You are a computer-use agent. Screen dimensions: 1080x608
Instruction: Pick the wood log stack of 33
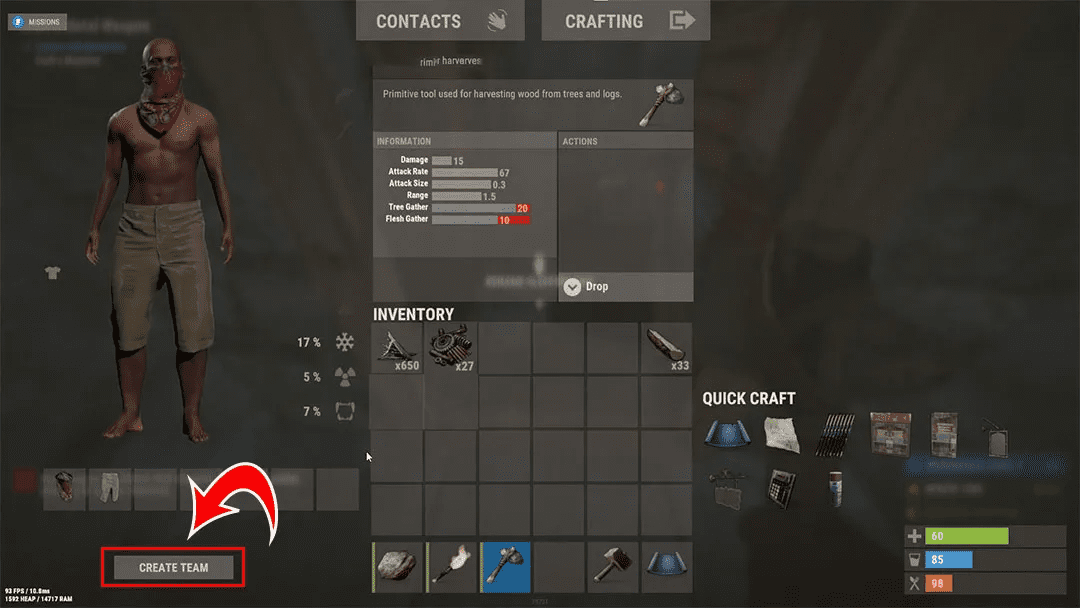pyautogui.click(x=665, y=347)
